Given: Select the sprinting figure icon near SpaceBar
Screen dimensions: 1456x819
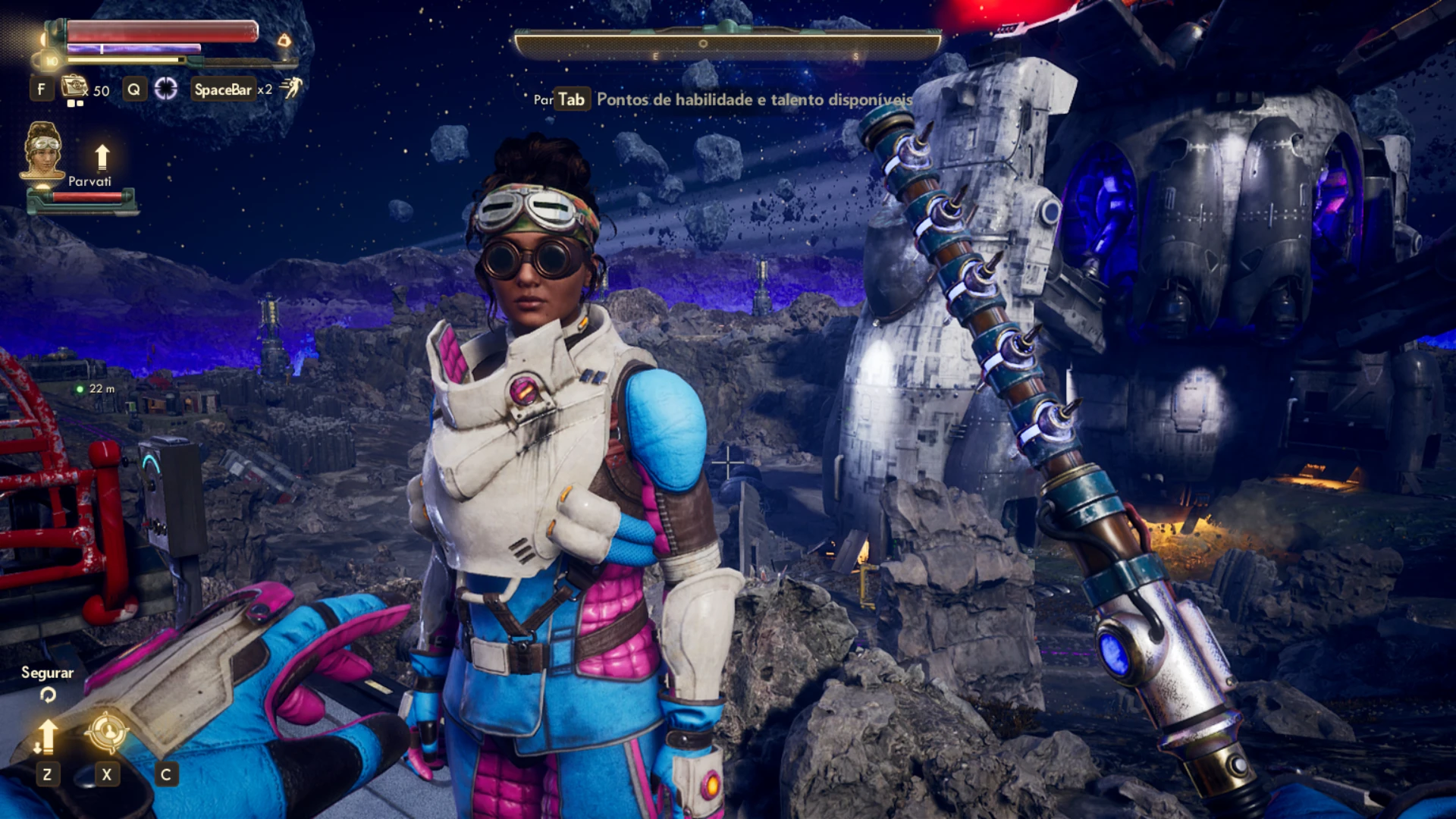Looking at the screenshot, I should pyautogui.click(x=293, y=89).
